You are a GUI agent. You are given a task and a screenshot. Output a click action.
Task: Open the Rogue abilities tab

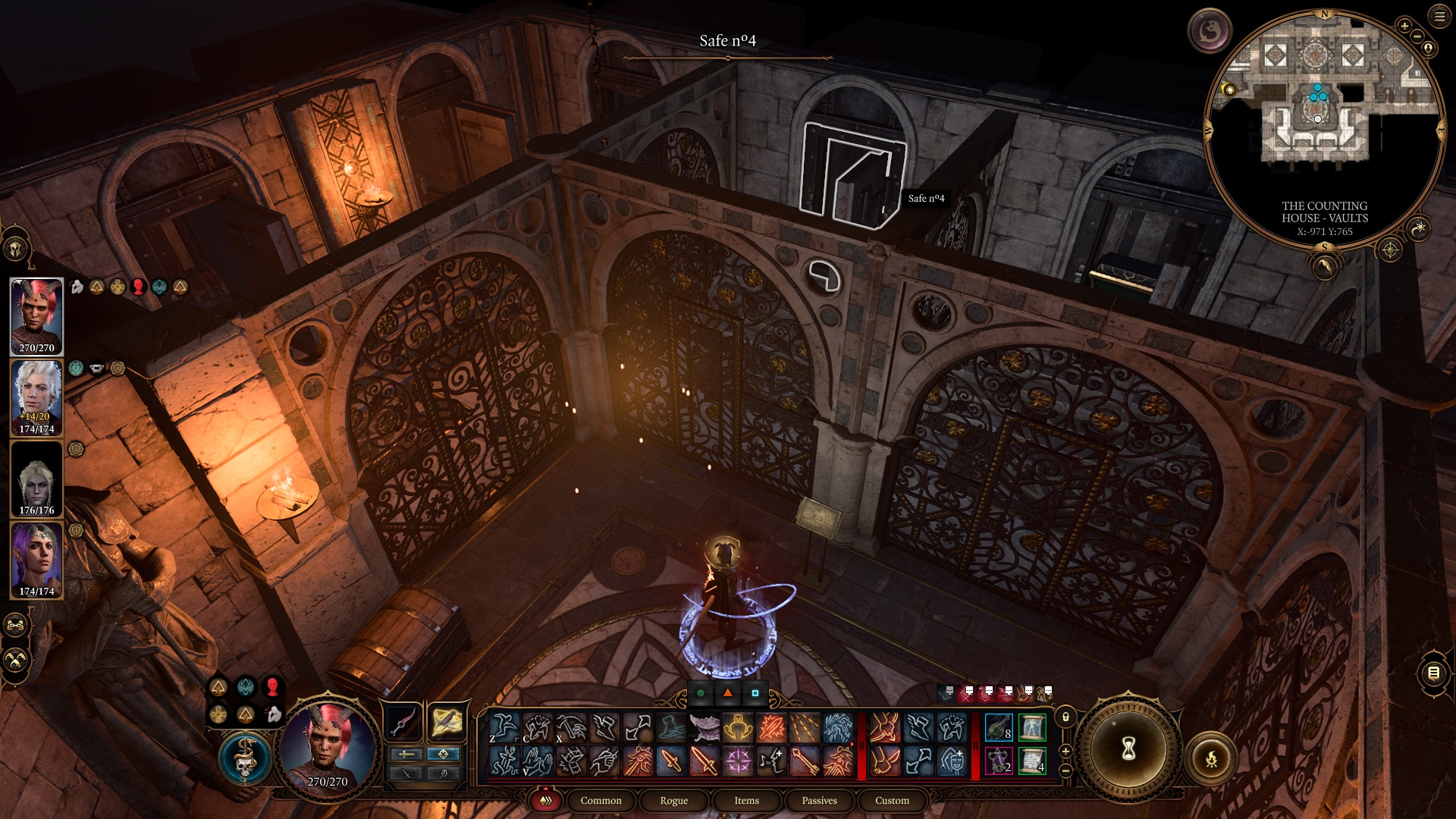click(x=673, y=800)
